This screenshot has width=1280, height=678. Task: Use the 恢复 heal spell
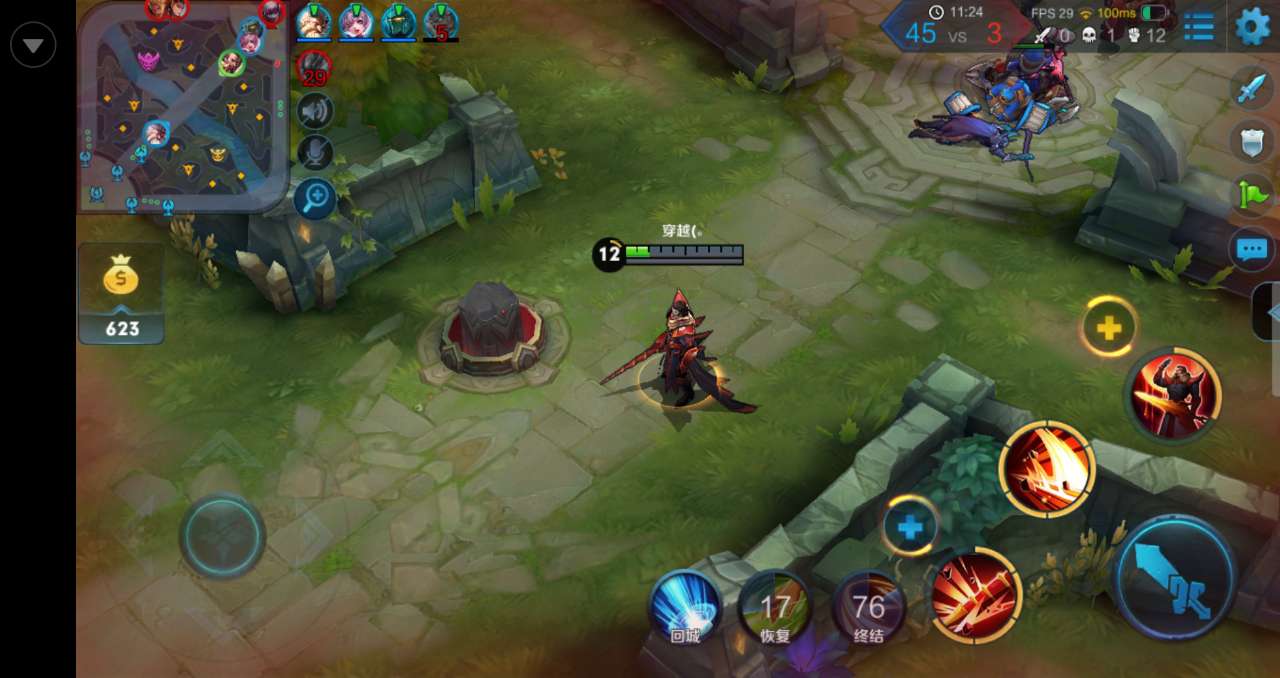(x=775, y=607)
